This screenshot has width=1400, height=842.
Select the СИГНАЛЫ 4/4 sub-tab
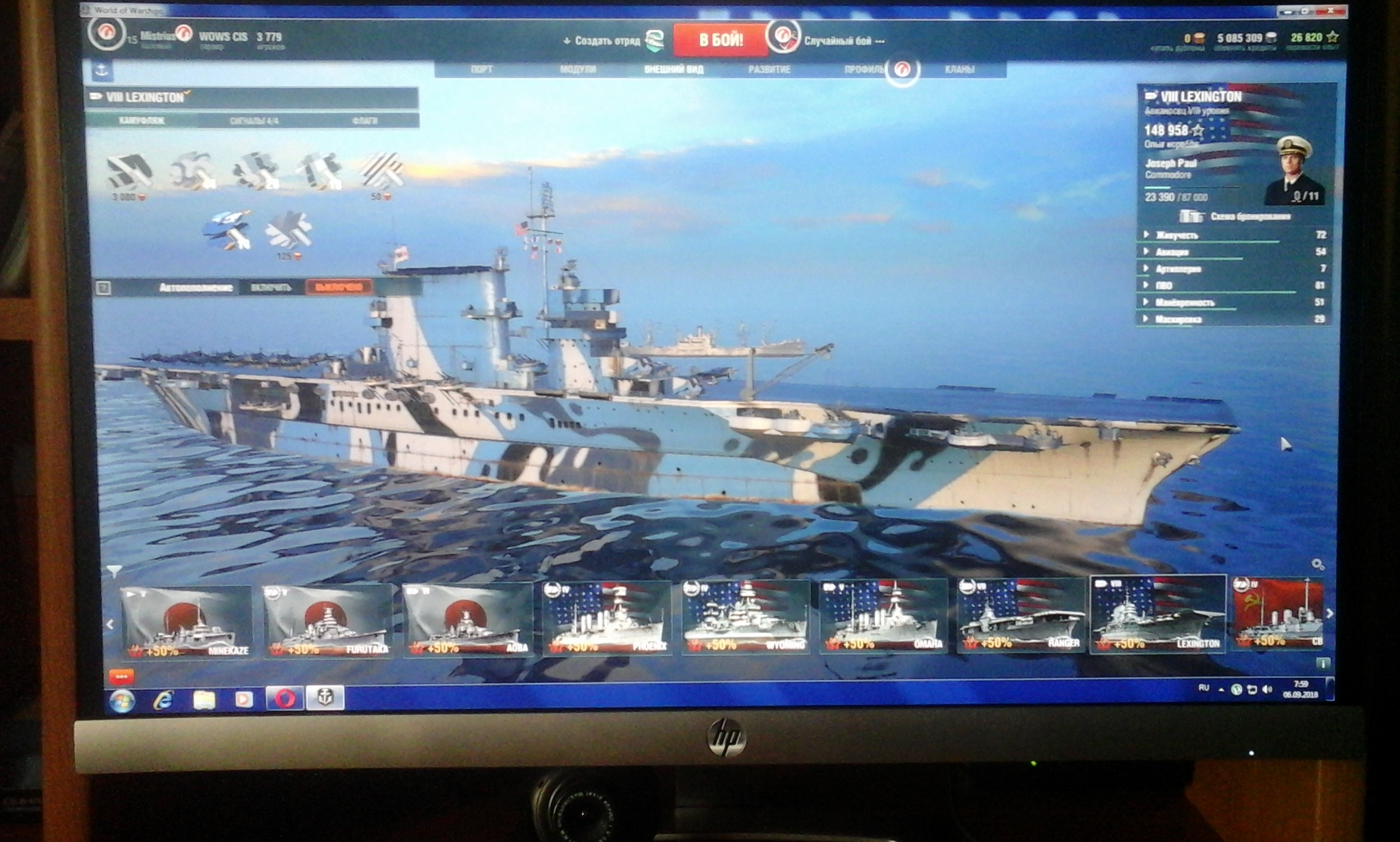click(254, 121)
